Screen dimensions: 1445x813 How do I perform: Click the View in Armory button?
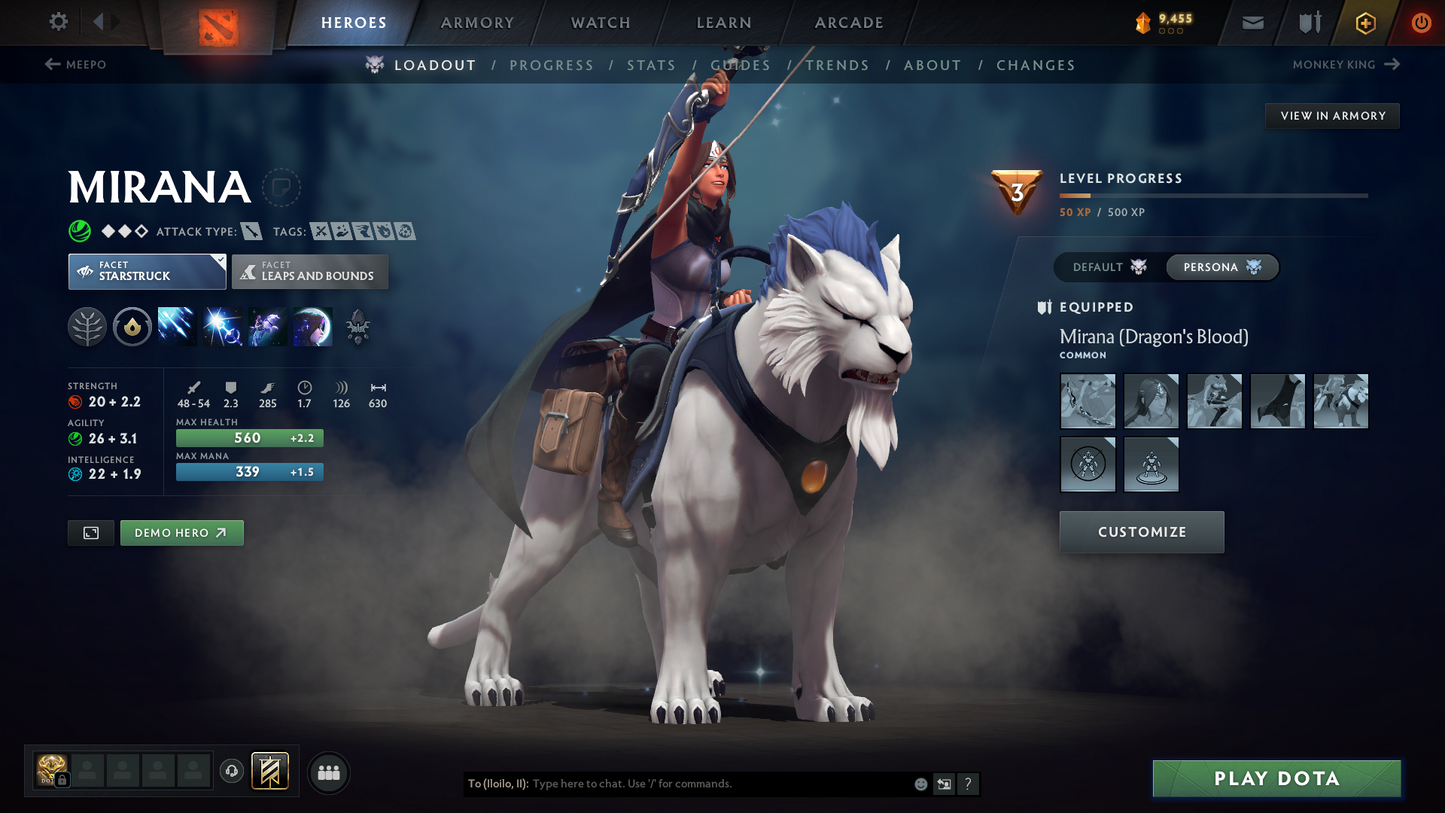pyautogui.click(x=1332, y=116)
